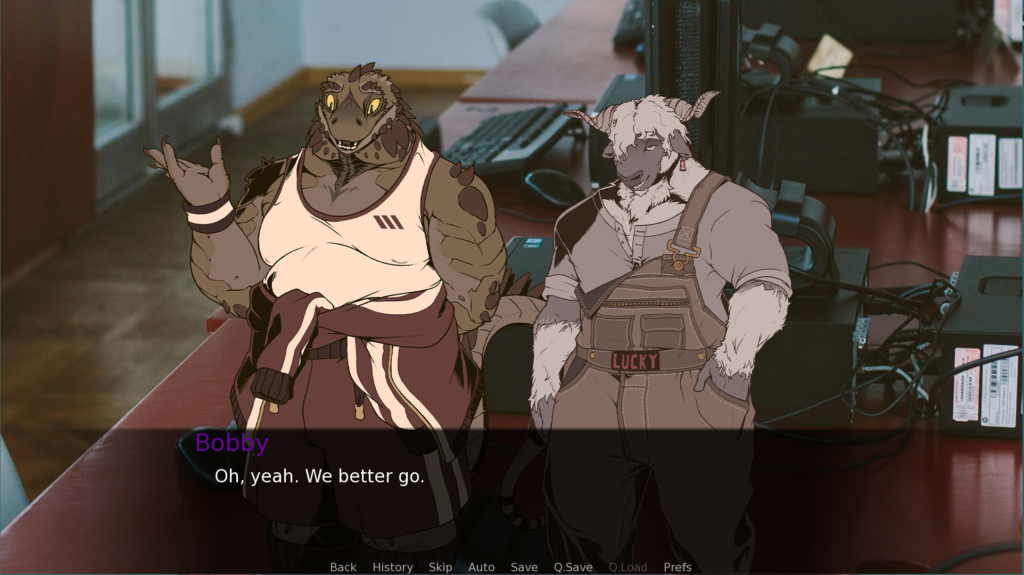Toggle Auto-advance mode
1024x575 pixels.
click(481, 567)
